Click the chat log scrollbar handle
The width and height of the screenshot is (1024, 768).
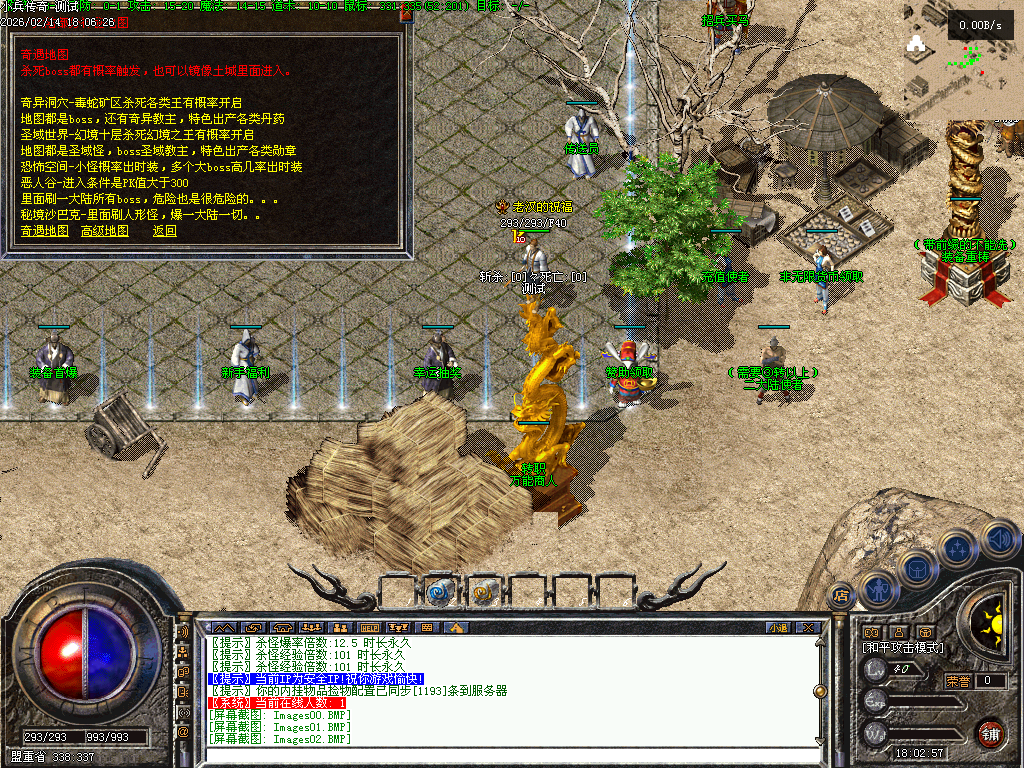pyautogui.click(x=820, y=690)
